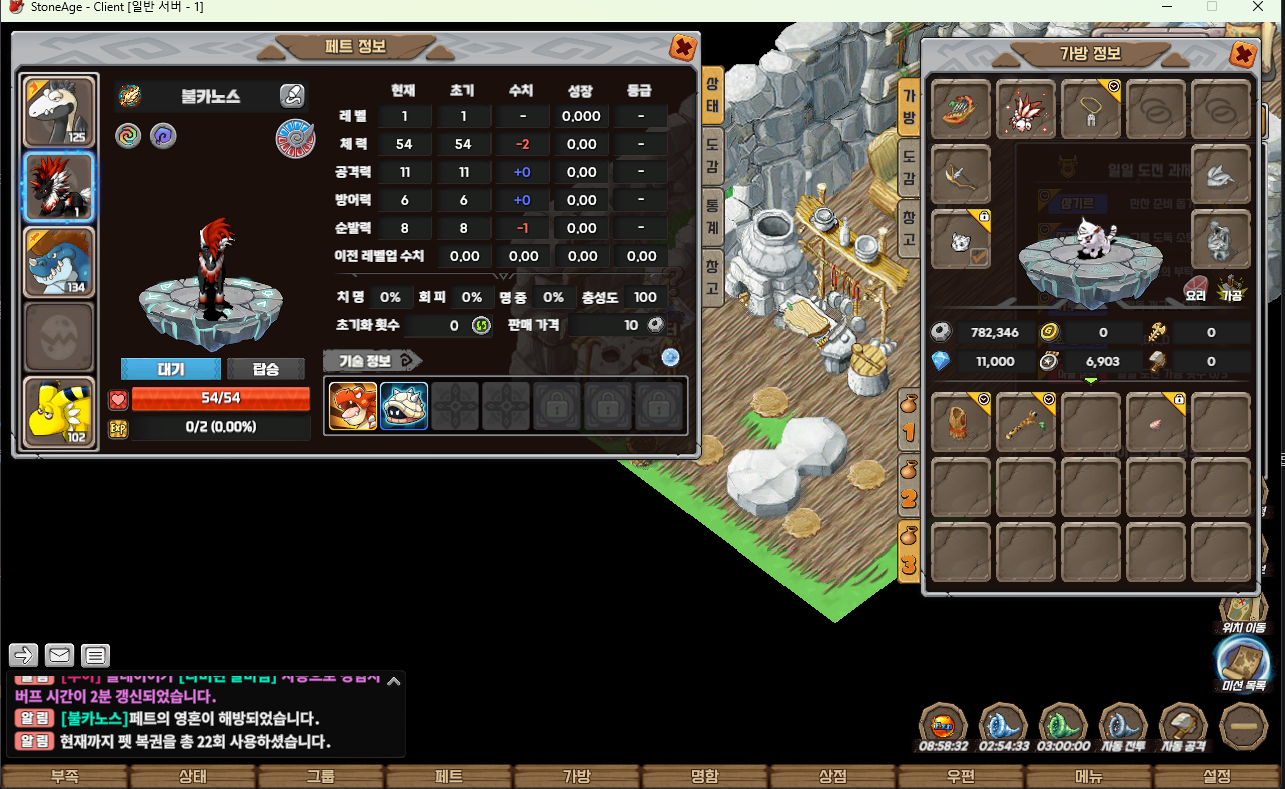Screen dimensions: 1285x789
Task: Click the 위치 이동 location move icon
Action: point(1243,609)
